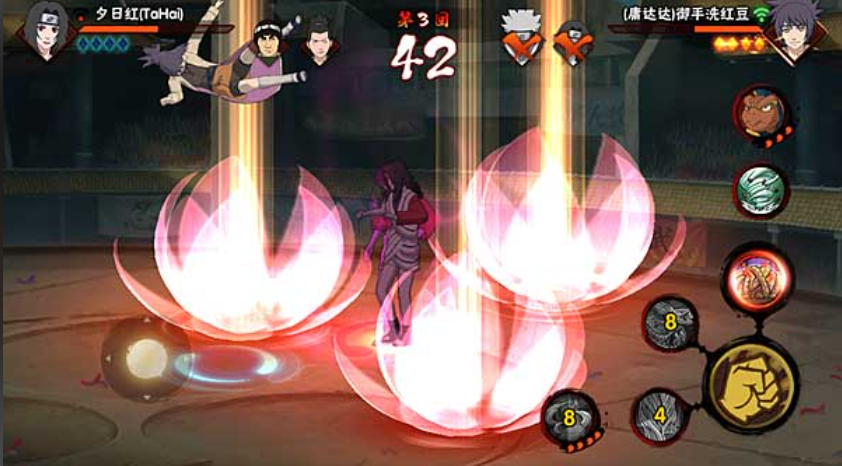Tap the golden fist basic attack button
The image size is (842, 466).
point(749,382)
